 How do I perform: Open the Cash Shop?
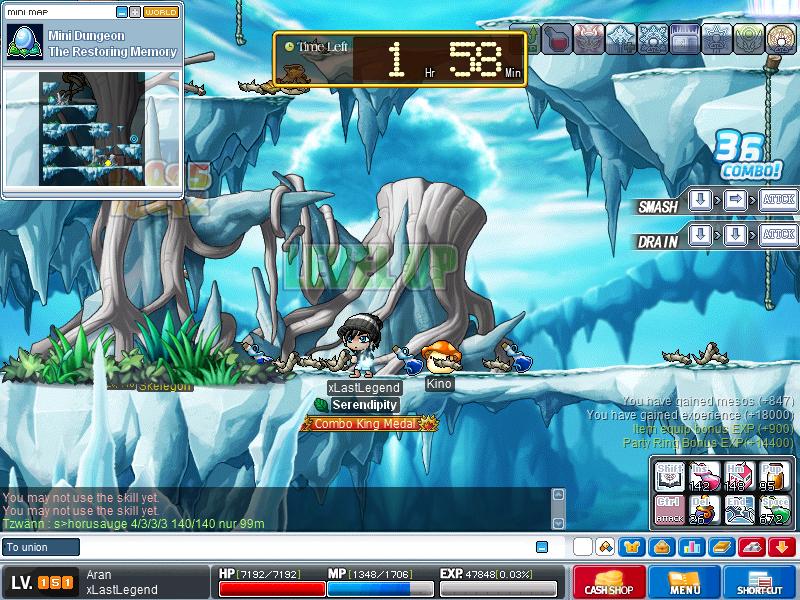coord(608,582)
